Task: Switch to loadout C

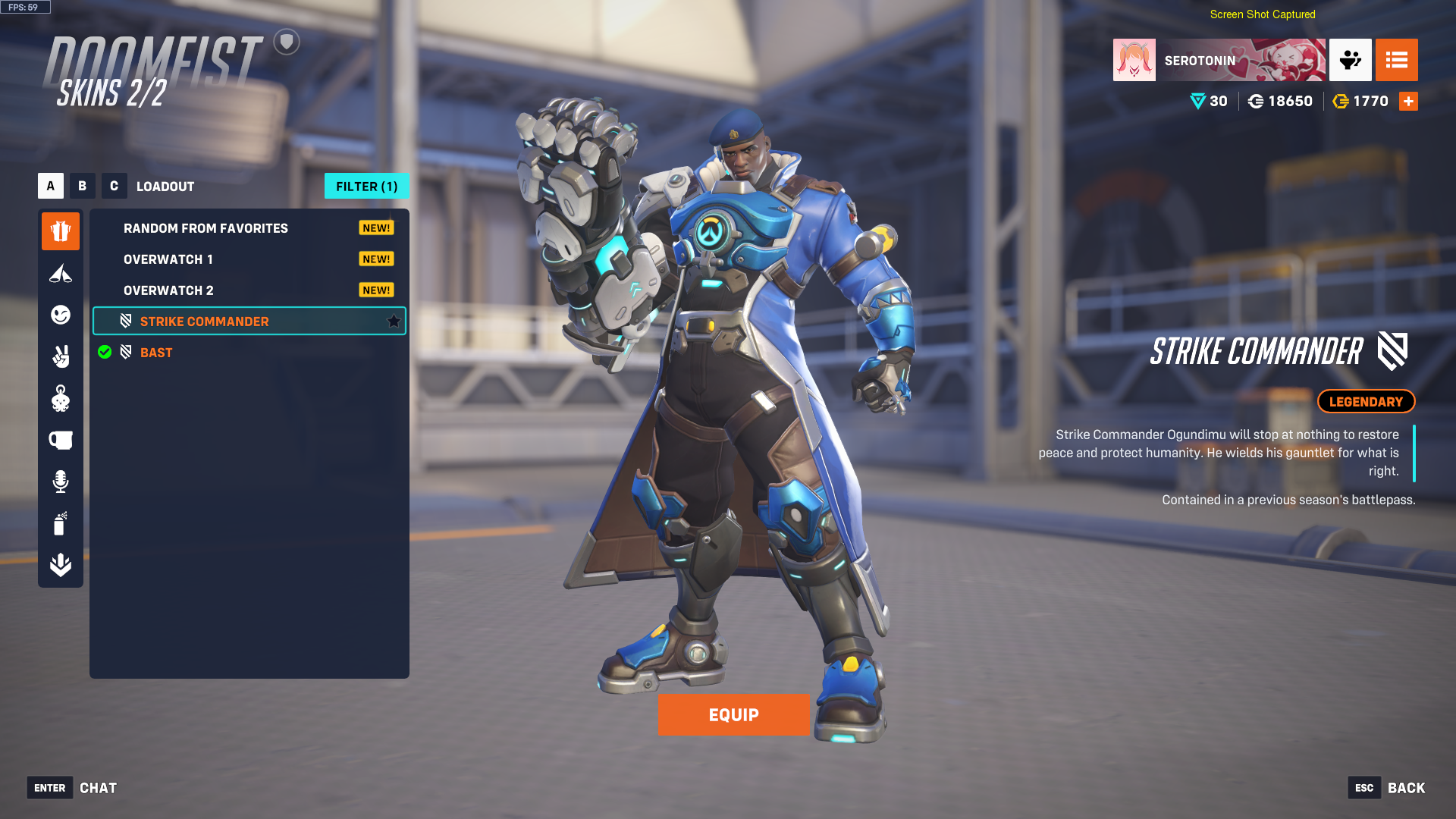Action: click(x=115, y=186)
